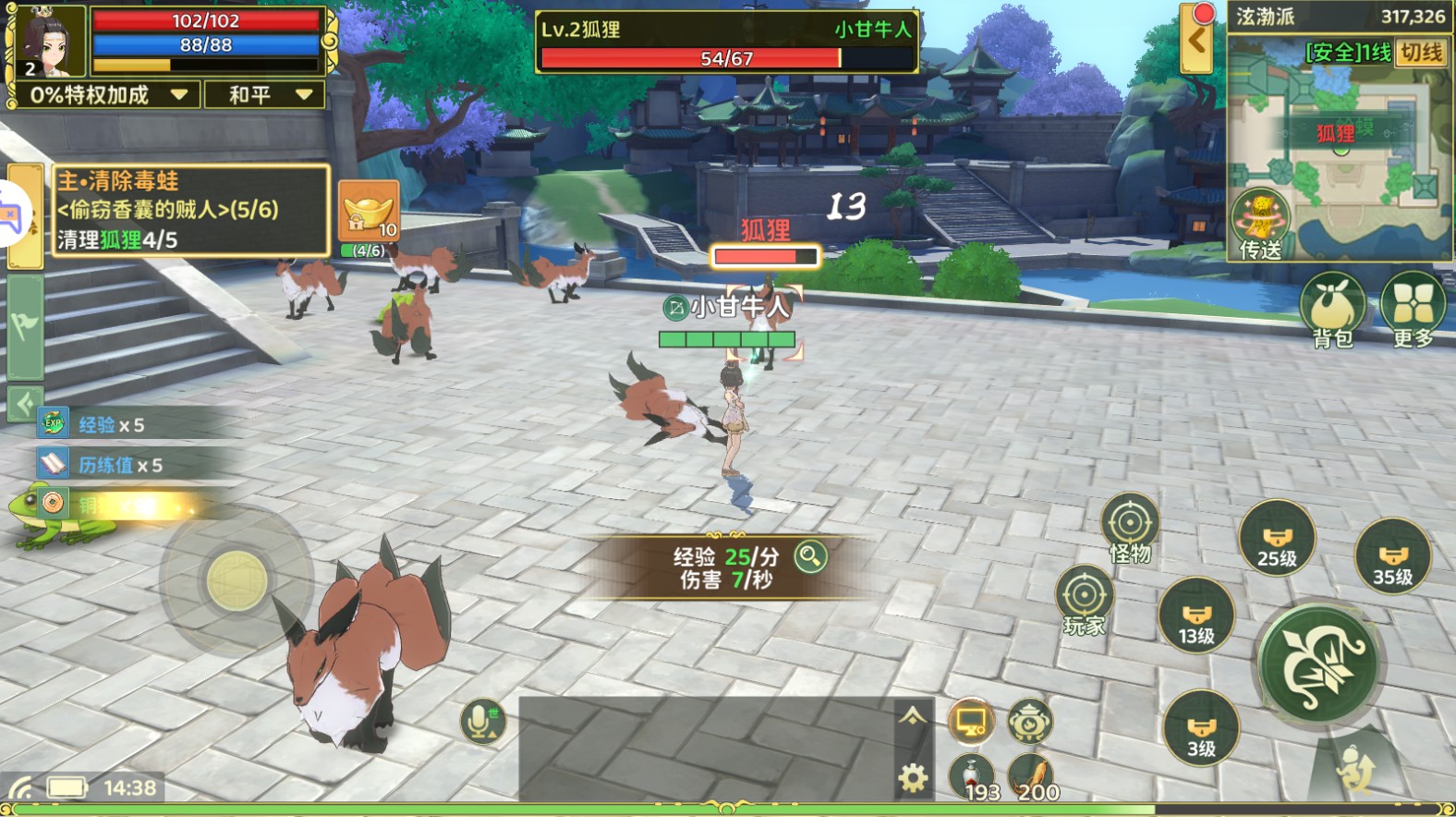
Task: Tap the locked 3级 skill slot
Action: [1201, 729]
